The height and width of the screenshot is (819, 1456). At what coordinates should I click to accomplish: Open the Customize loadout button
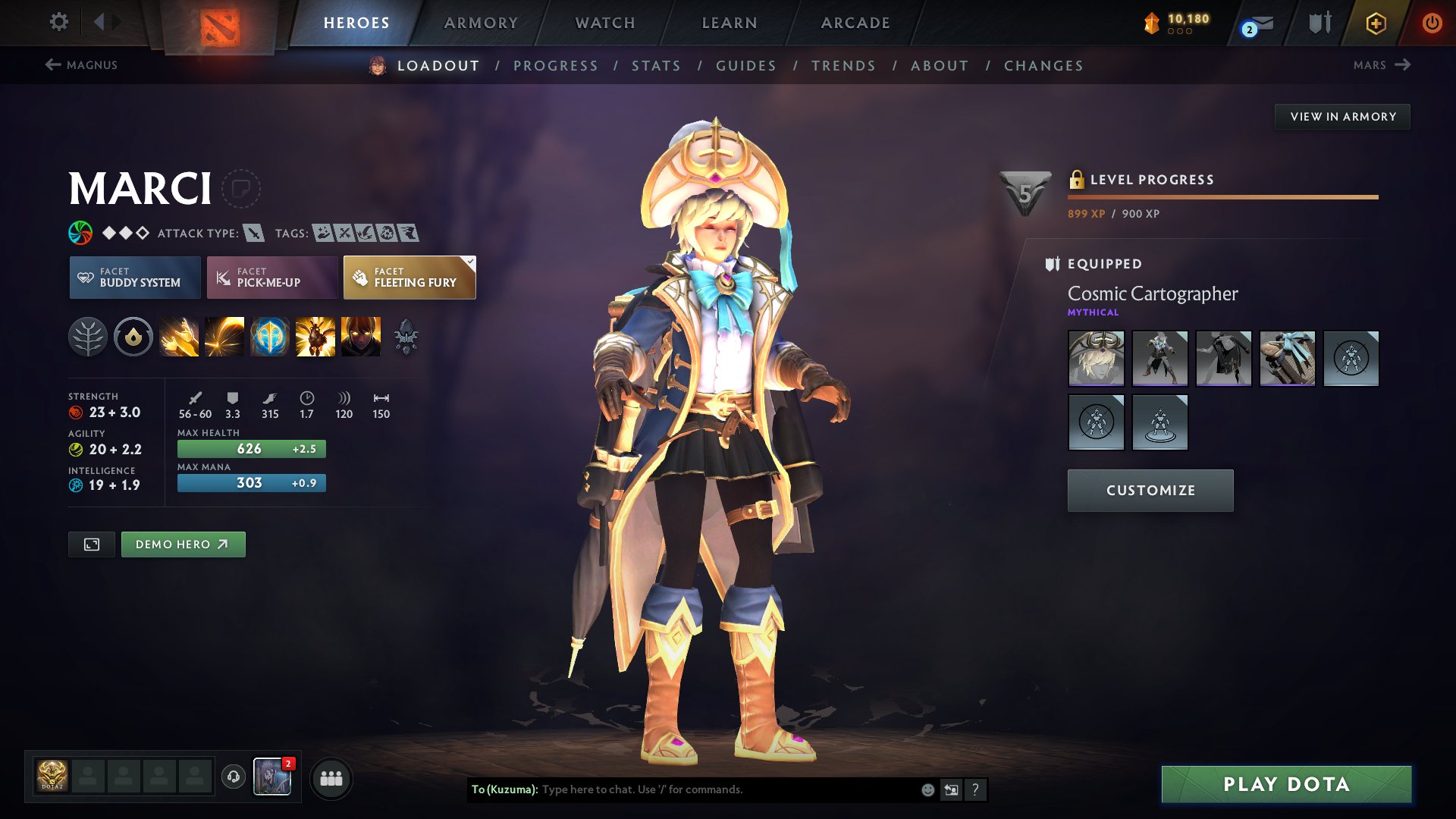tap(1150, 491)
